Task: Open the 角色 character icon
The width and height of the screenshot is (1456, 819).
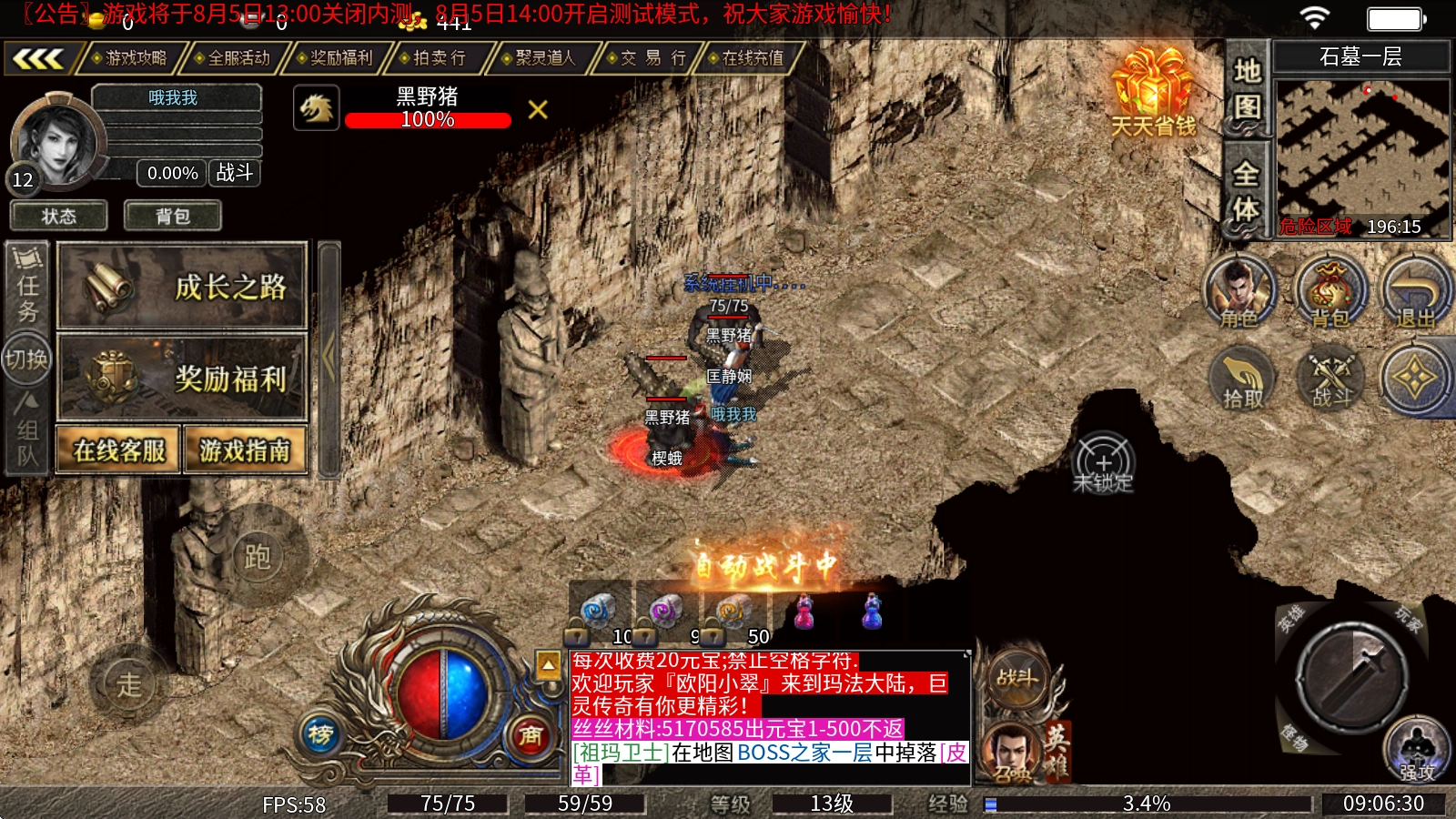Action: point(1239,291)
